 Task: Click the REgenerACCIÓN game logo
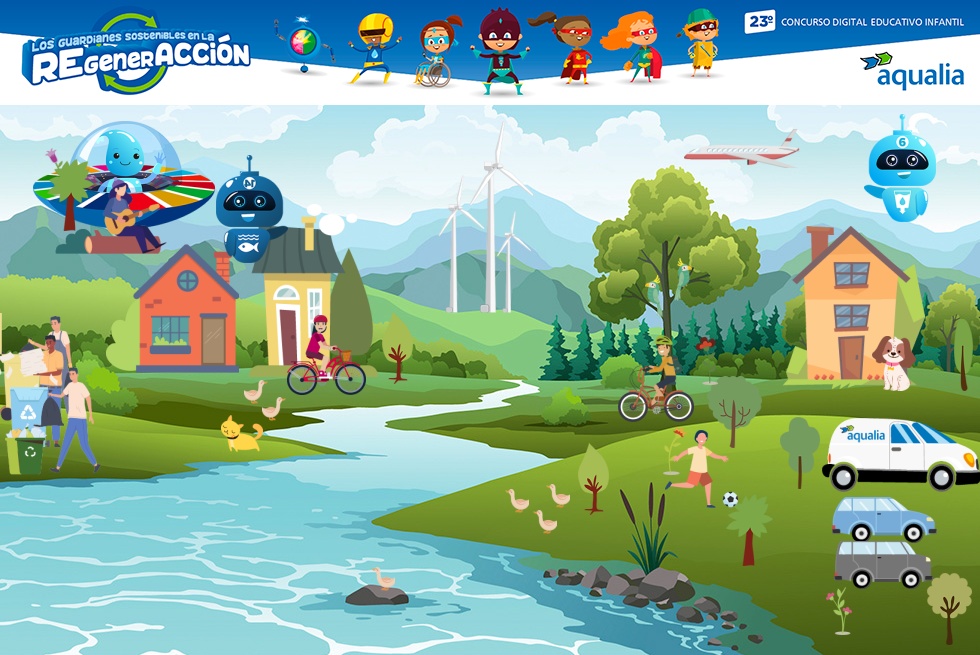point(135,56)
